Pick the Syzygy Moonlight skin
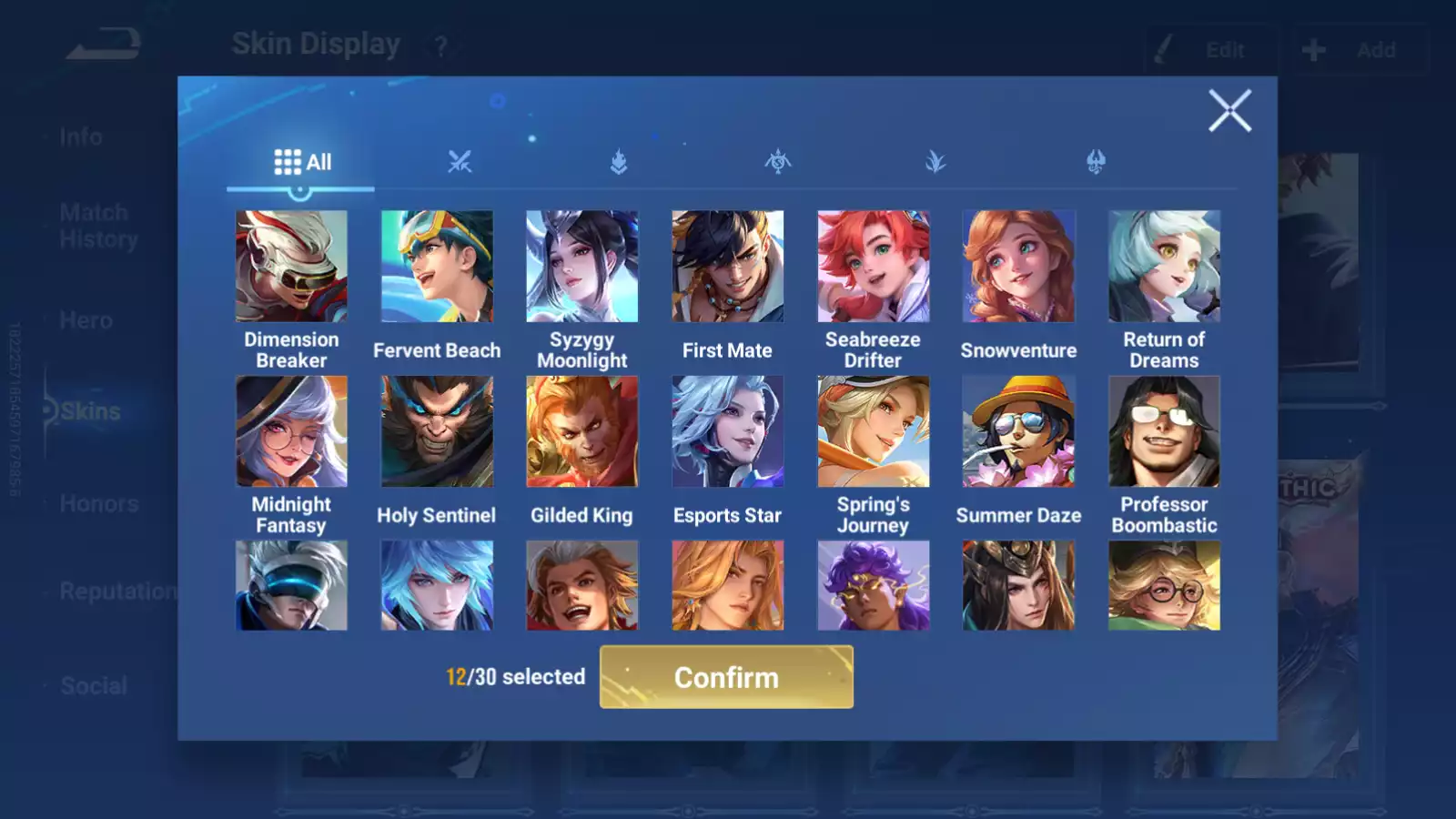 tap(582, 267)
